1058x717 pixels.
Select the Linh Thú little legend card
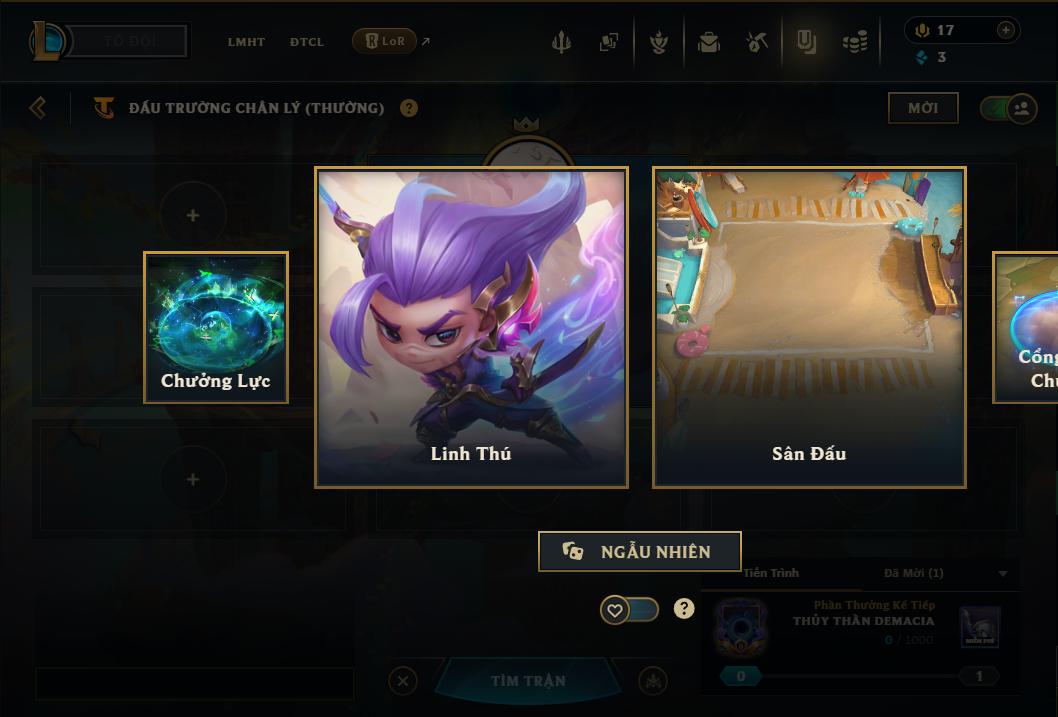pyautogui.click(x=471, y=327)
